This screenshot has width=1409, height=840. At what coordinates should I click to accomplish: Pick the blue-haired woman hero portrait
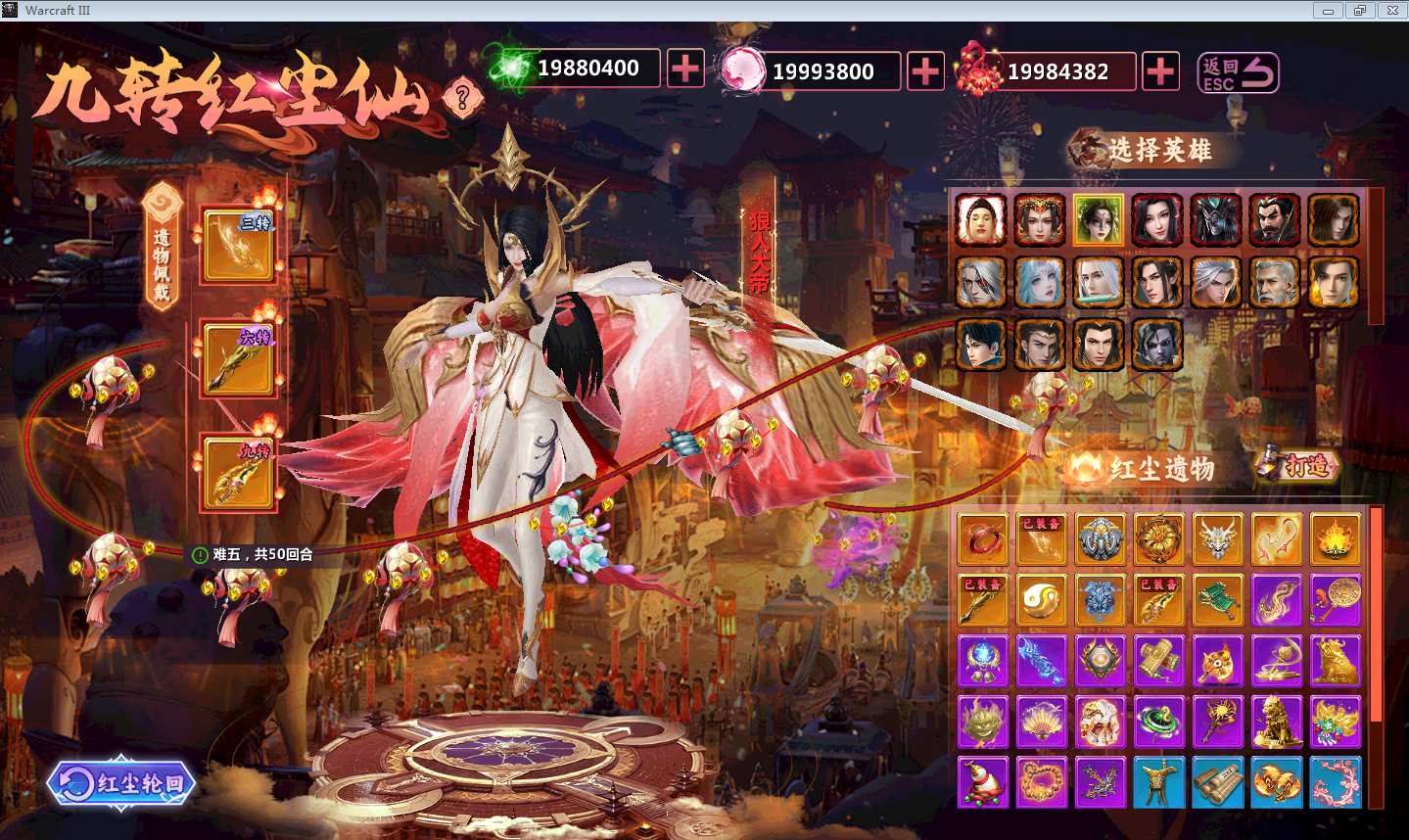1040,282
